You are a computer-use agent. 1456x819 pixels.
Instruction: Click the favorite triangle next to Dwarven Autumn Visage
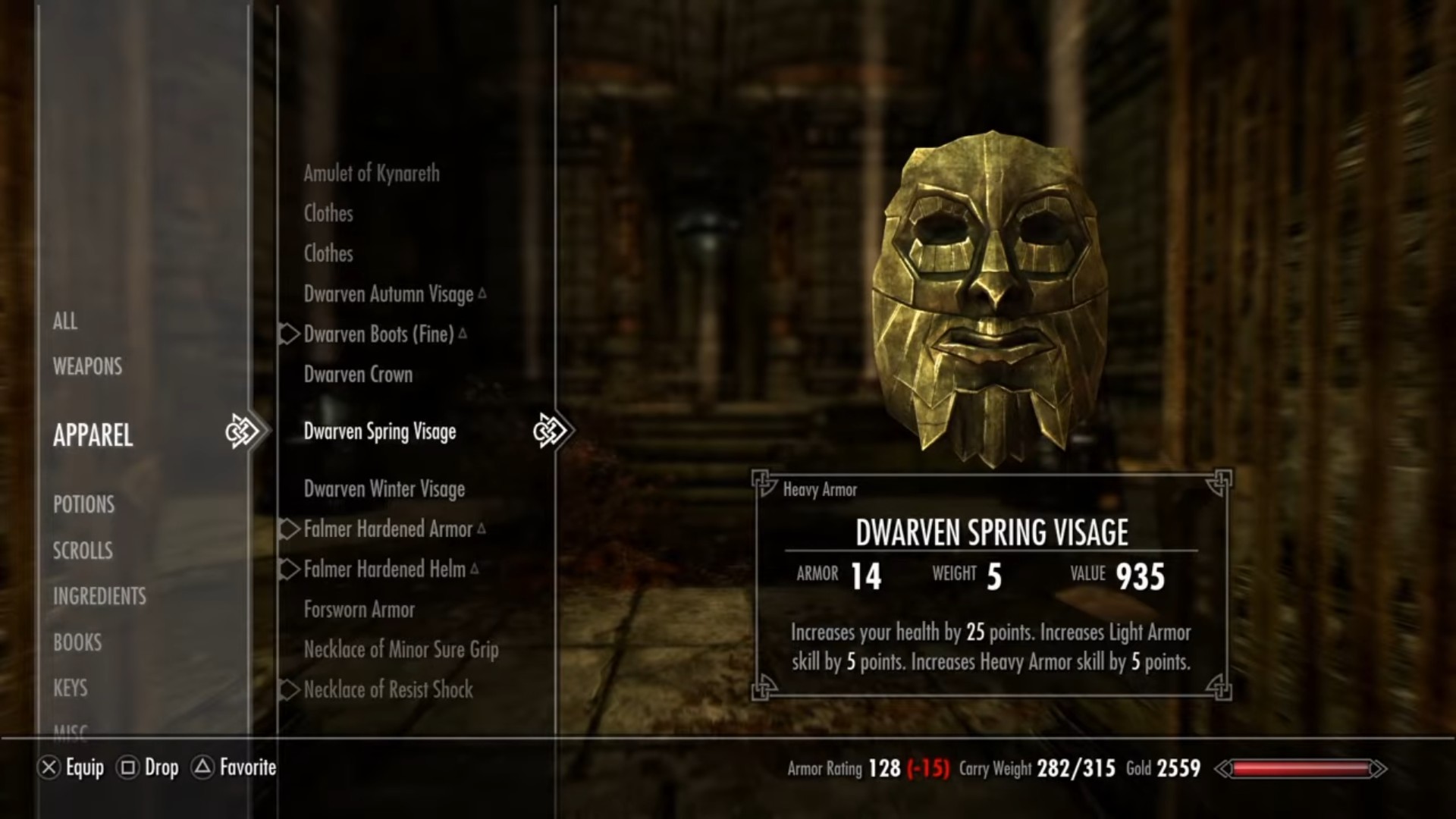[483, 293]
